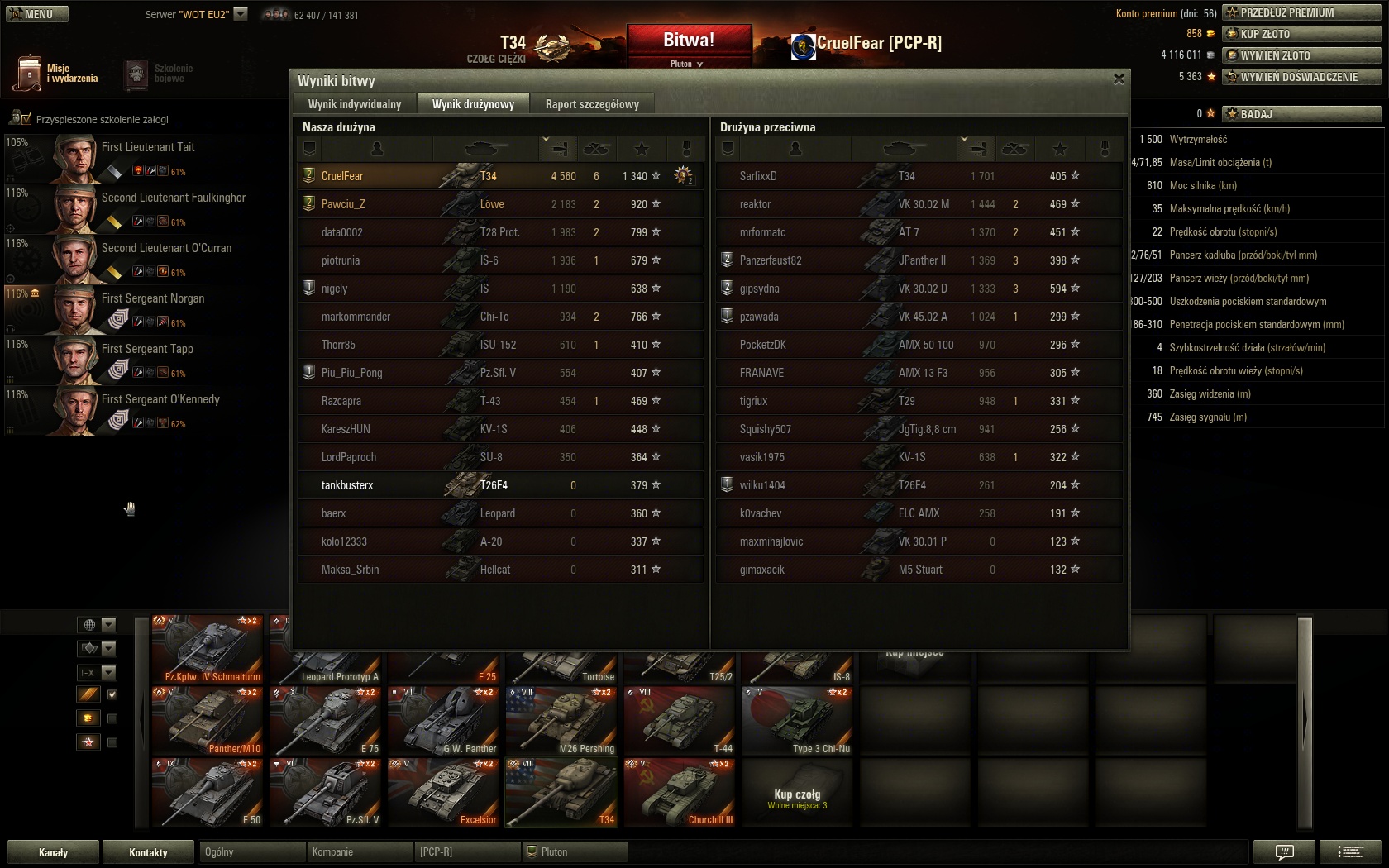The width and height of the screenshot is (1389, 868).
Task: Buy a tank slot via Kup czołg
Action: click(x=797, y=793)
